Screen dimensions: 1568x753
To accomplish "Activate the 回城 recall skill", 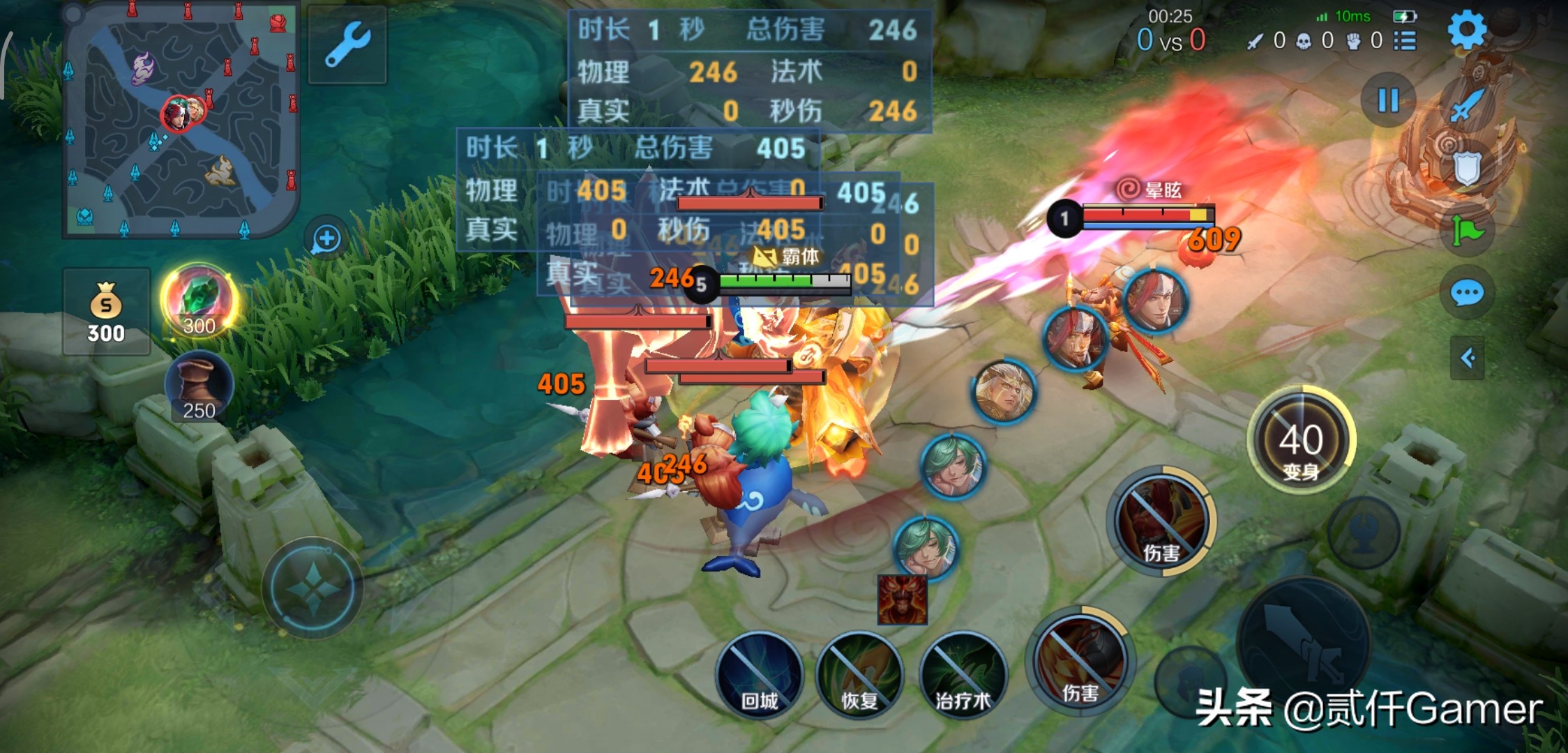I will pos(759,674).
